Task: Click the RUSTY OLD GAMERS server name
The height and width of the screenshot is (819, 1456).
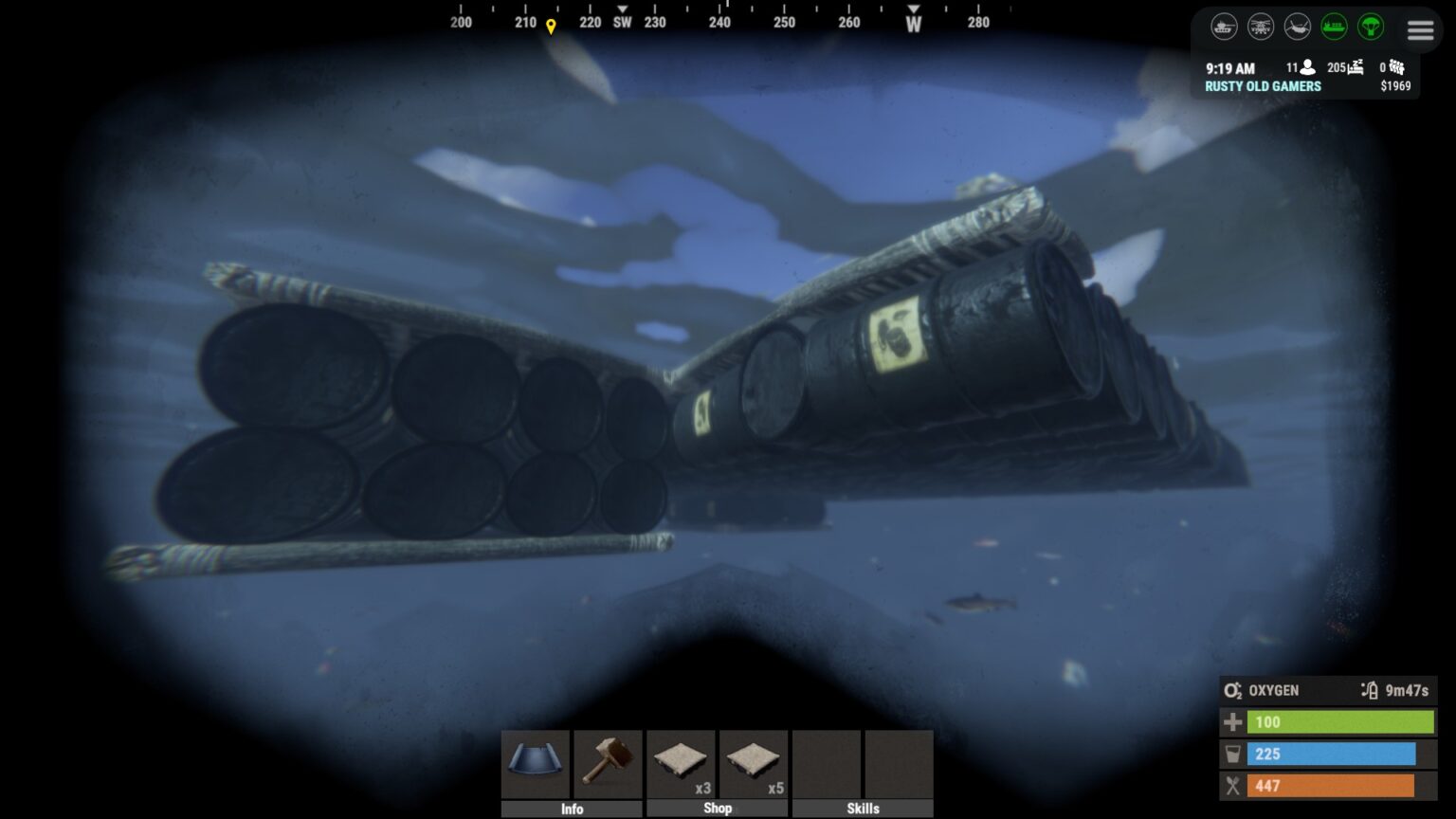Action: [x=1263, y=85]
